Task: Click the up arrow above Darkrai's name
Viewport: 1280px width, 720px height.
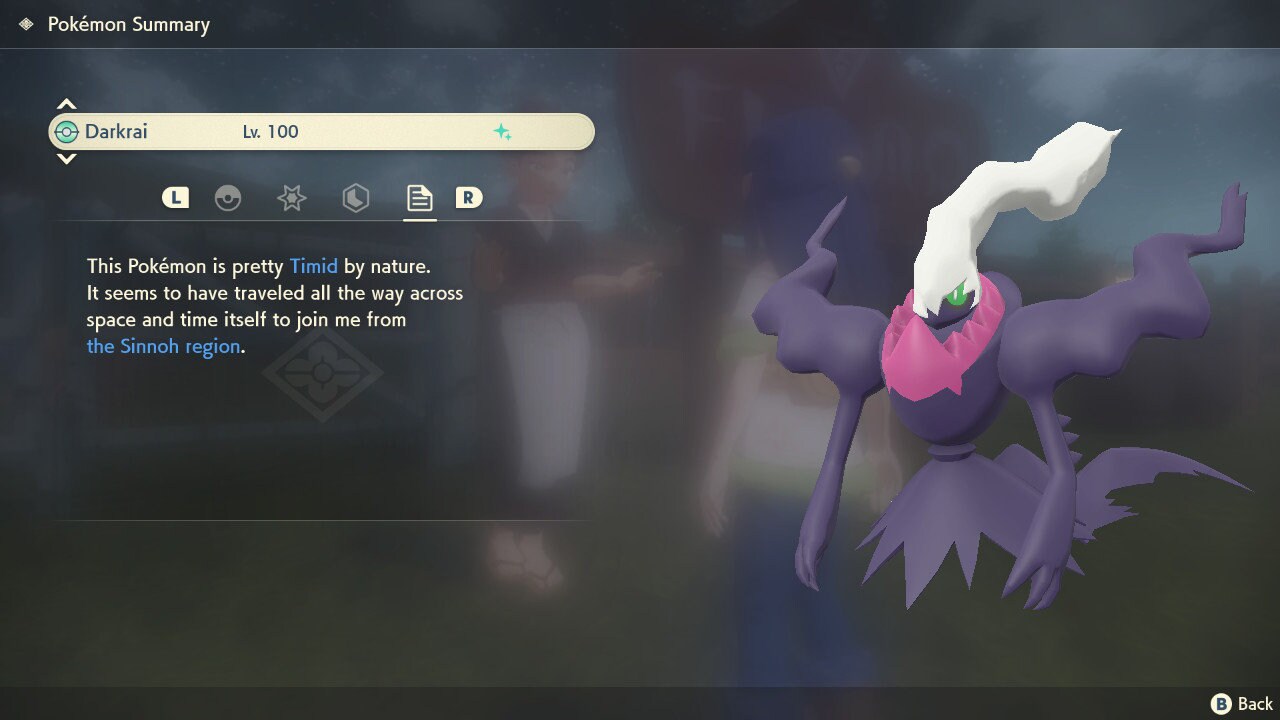Action: tap(66, 104)
